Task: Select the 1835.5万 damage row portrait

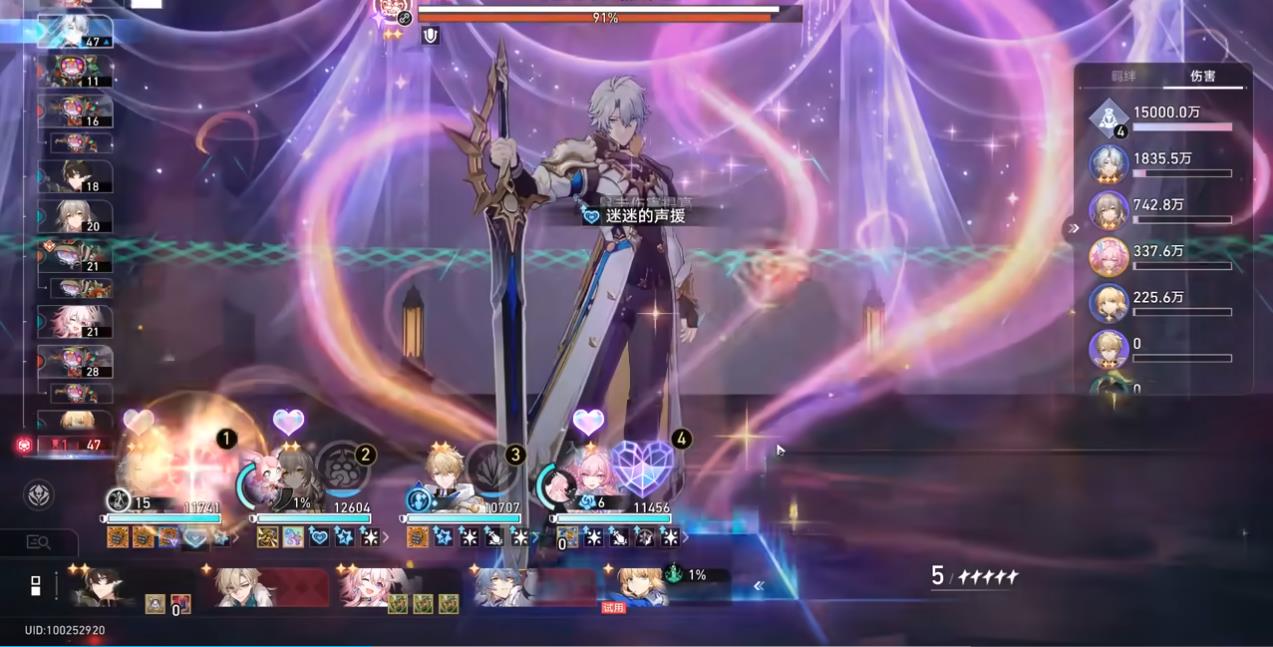Action: [1109, 164]
